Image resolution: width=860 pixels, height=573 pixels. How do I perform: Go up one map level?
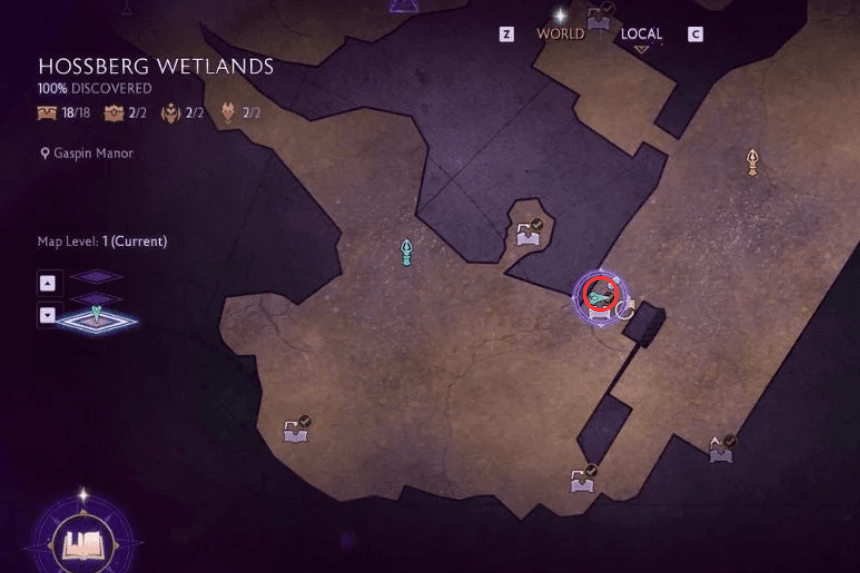[47, 283]
